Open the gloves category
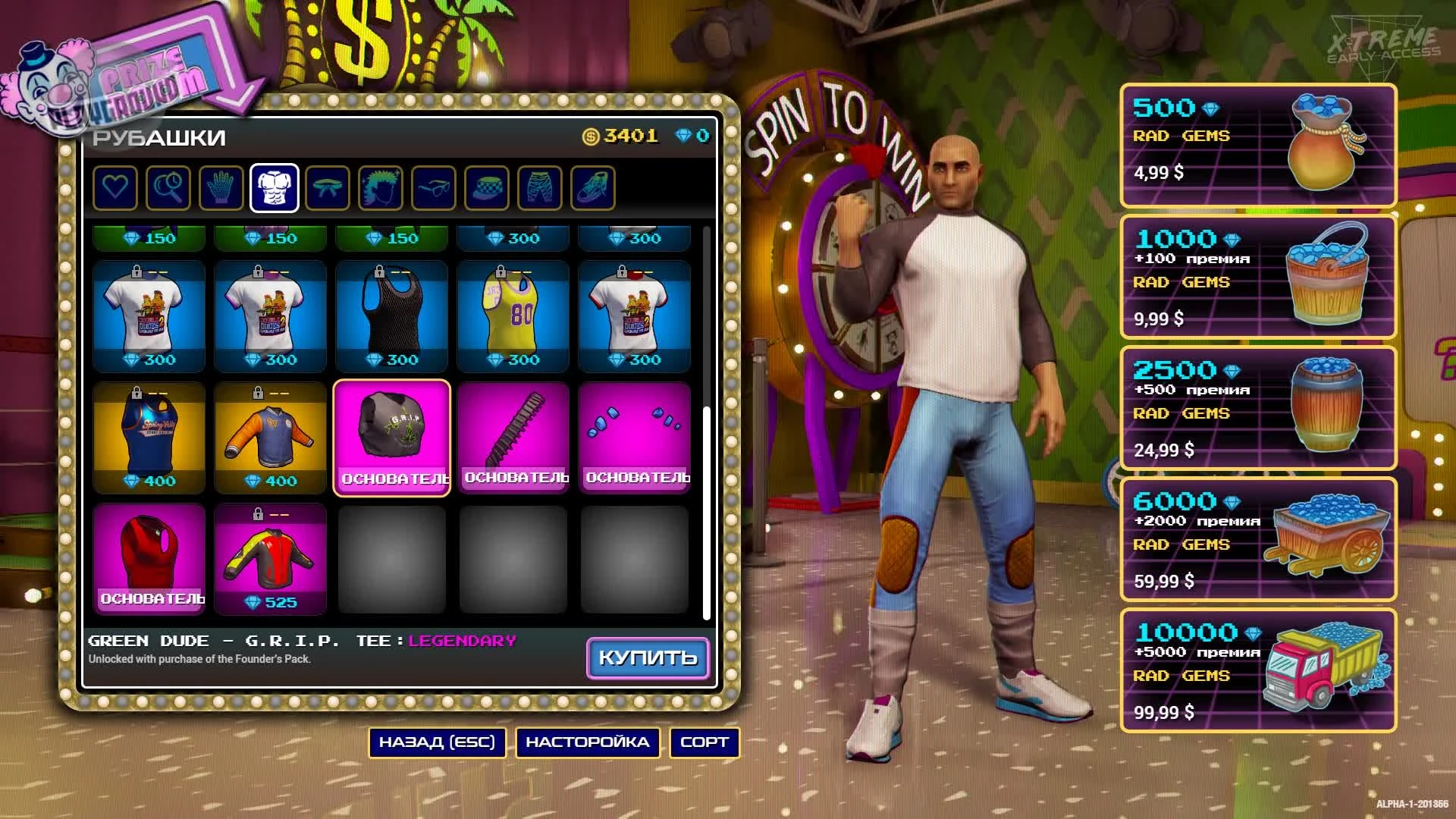The image size is (1456, 819). [x=221, y=188]
